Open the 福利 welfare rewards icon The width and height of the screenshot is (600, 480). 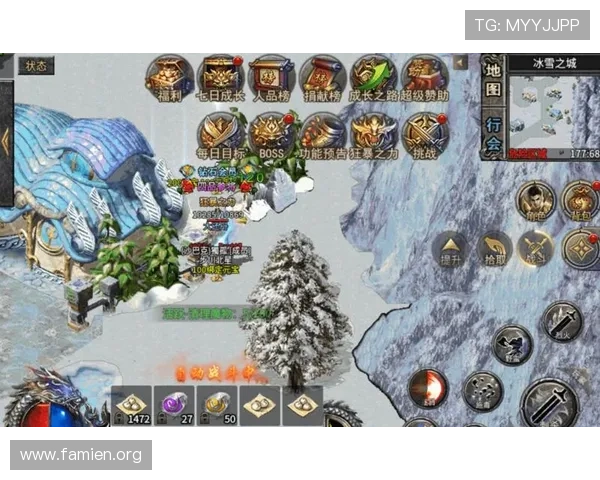169,77
